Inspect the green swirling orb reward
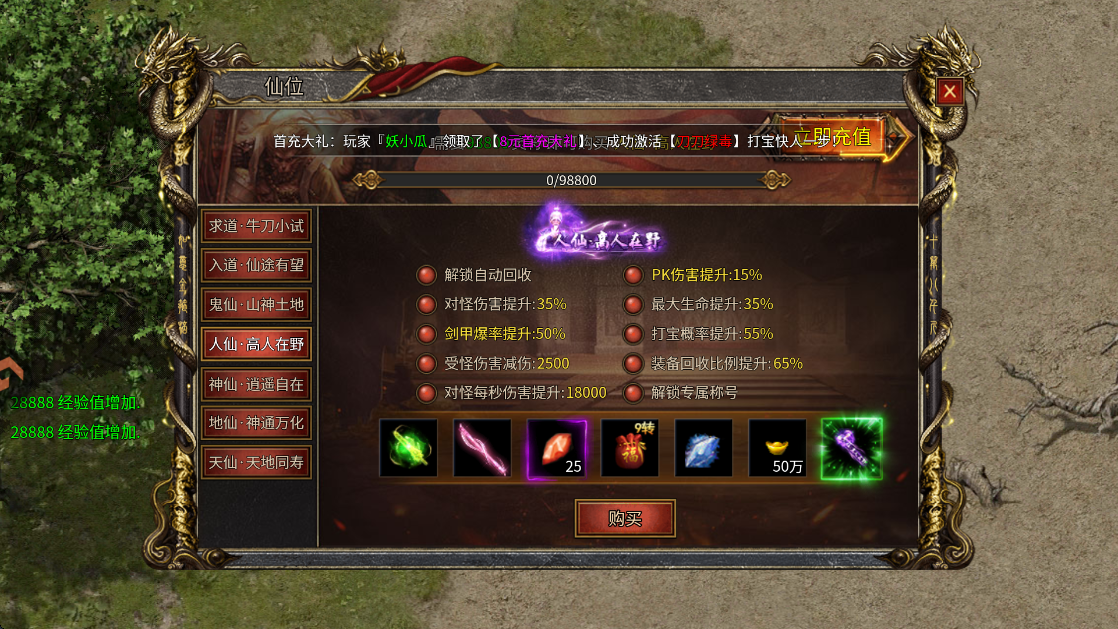Screen dimensions: 1118x629 point(408,448)
